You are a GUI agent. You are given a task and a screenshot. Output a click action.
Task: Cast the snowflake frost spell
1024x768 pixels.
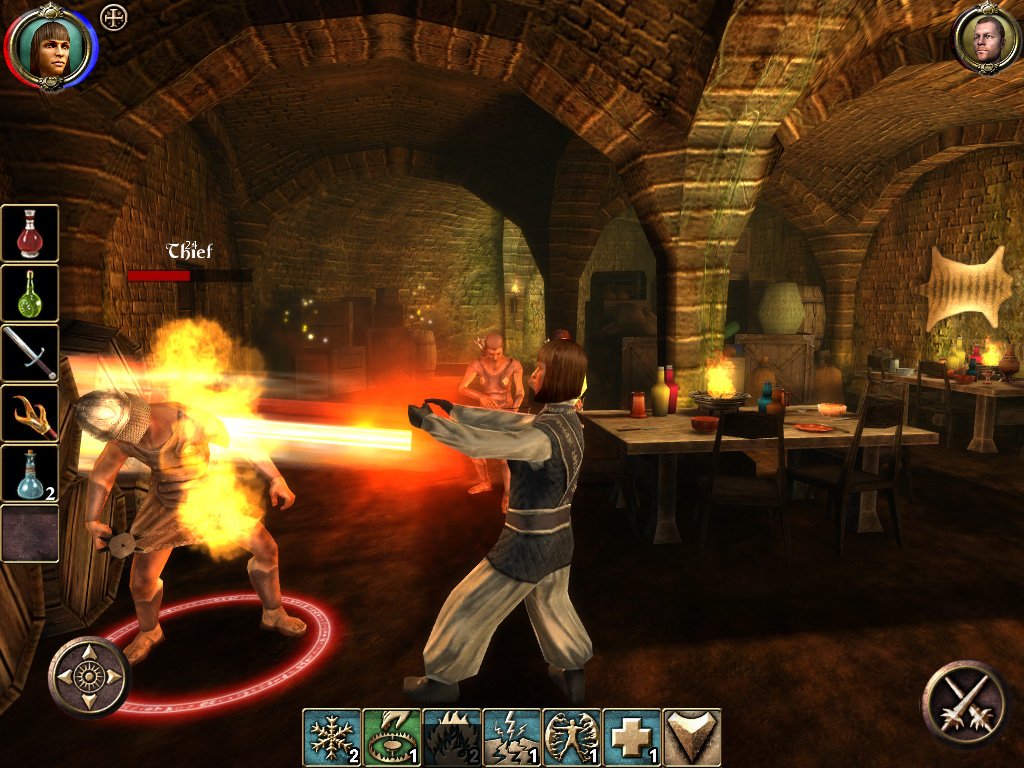pos(331,737)
